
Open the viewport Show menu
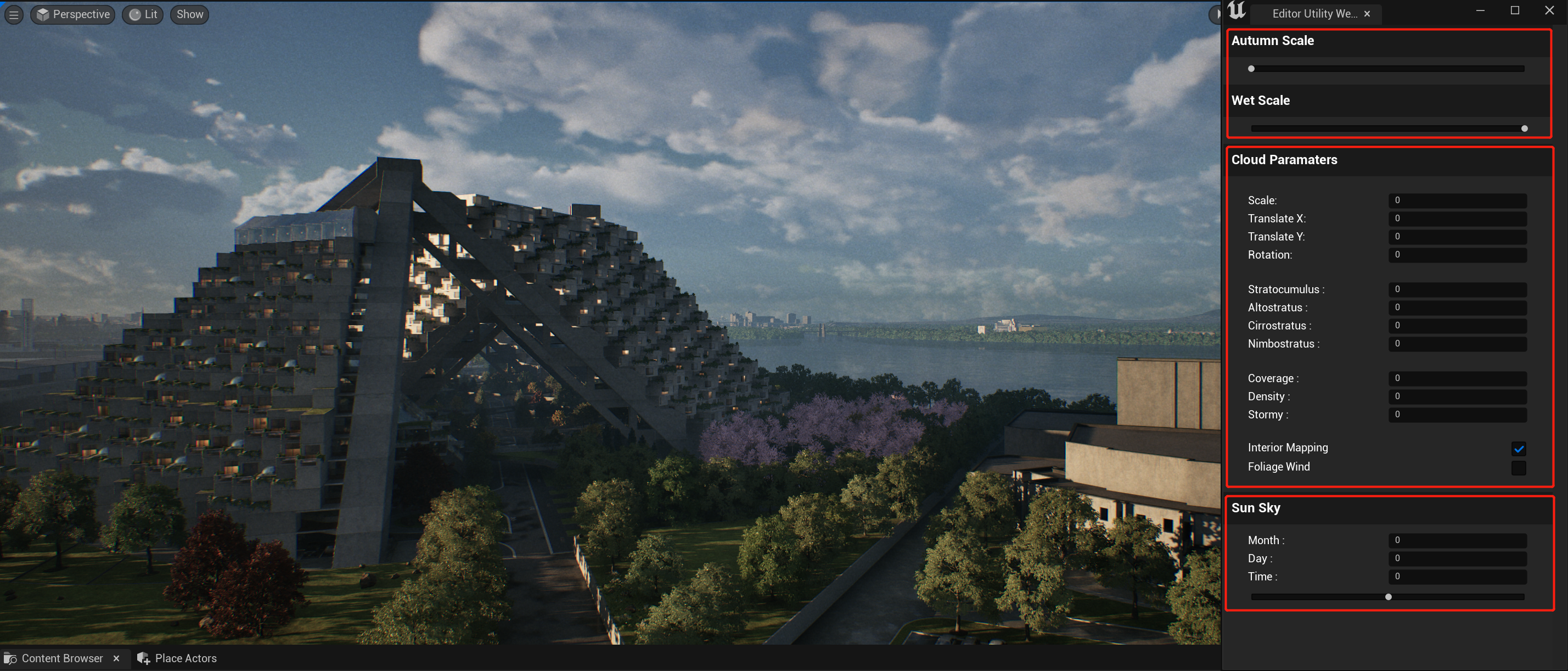[x=190, y=15]
